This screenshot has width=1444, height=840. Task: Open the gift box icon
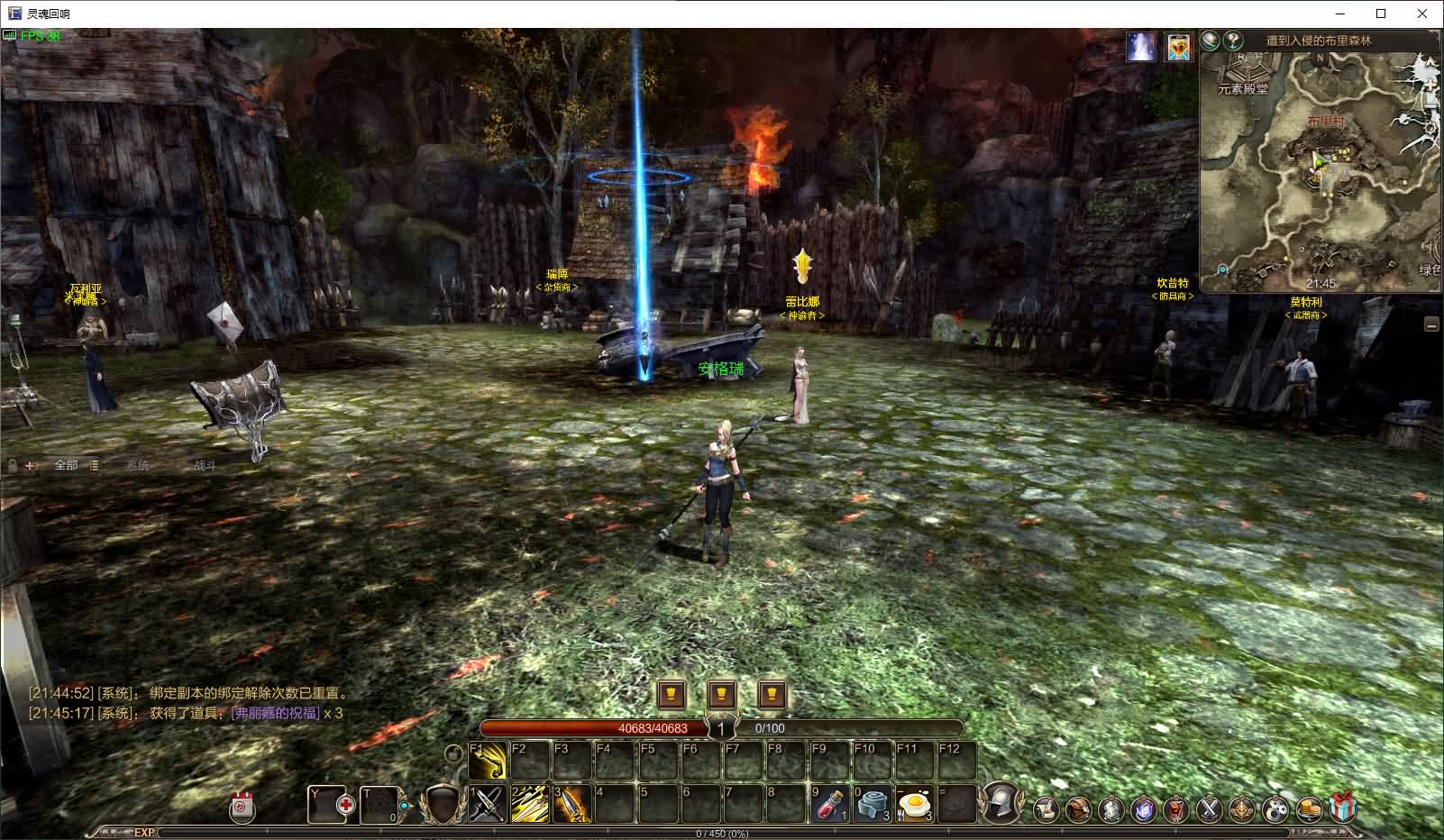point(1342,808)
